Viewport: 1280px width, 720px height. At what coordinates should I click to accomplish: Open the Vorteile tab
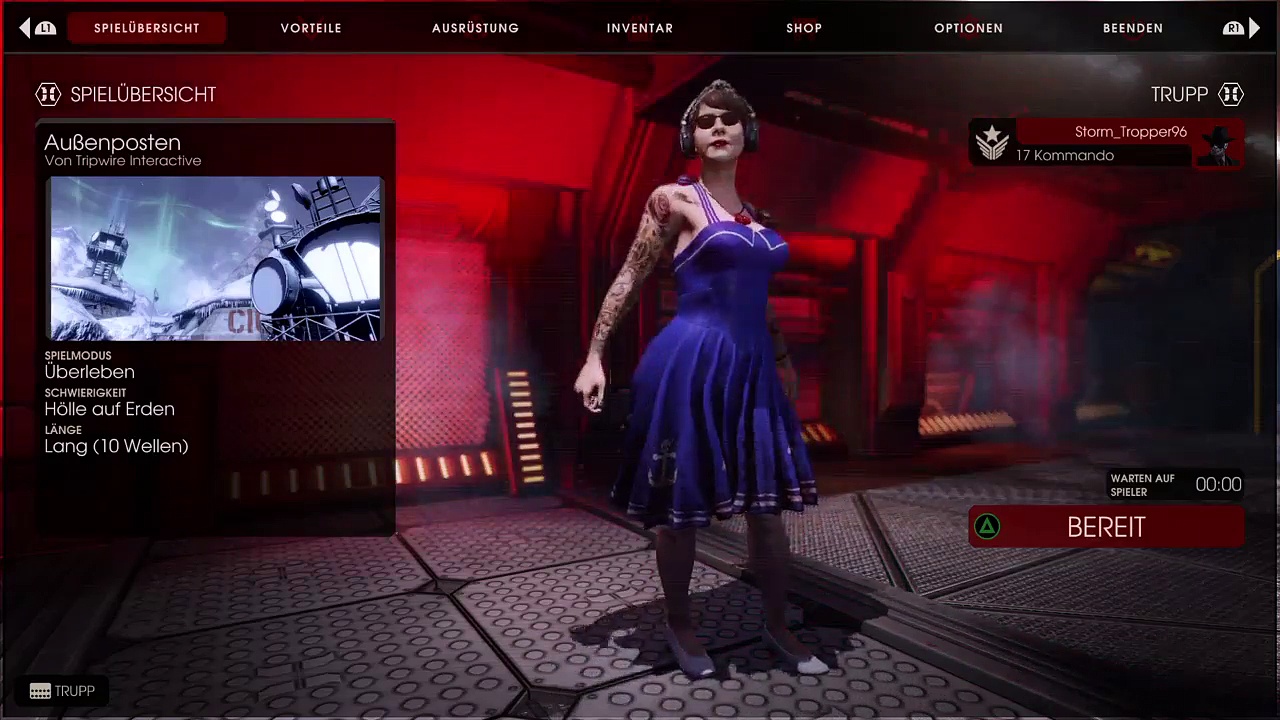311,28
